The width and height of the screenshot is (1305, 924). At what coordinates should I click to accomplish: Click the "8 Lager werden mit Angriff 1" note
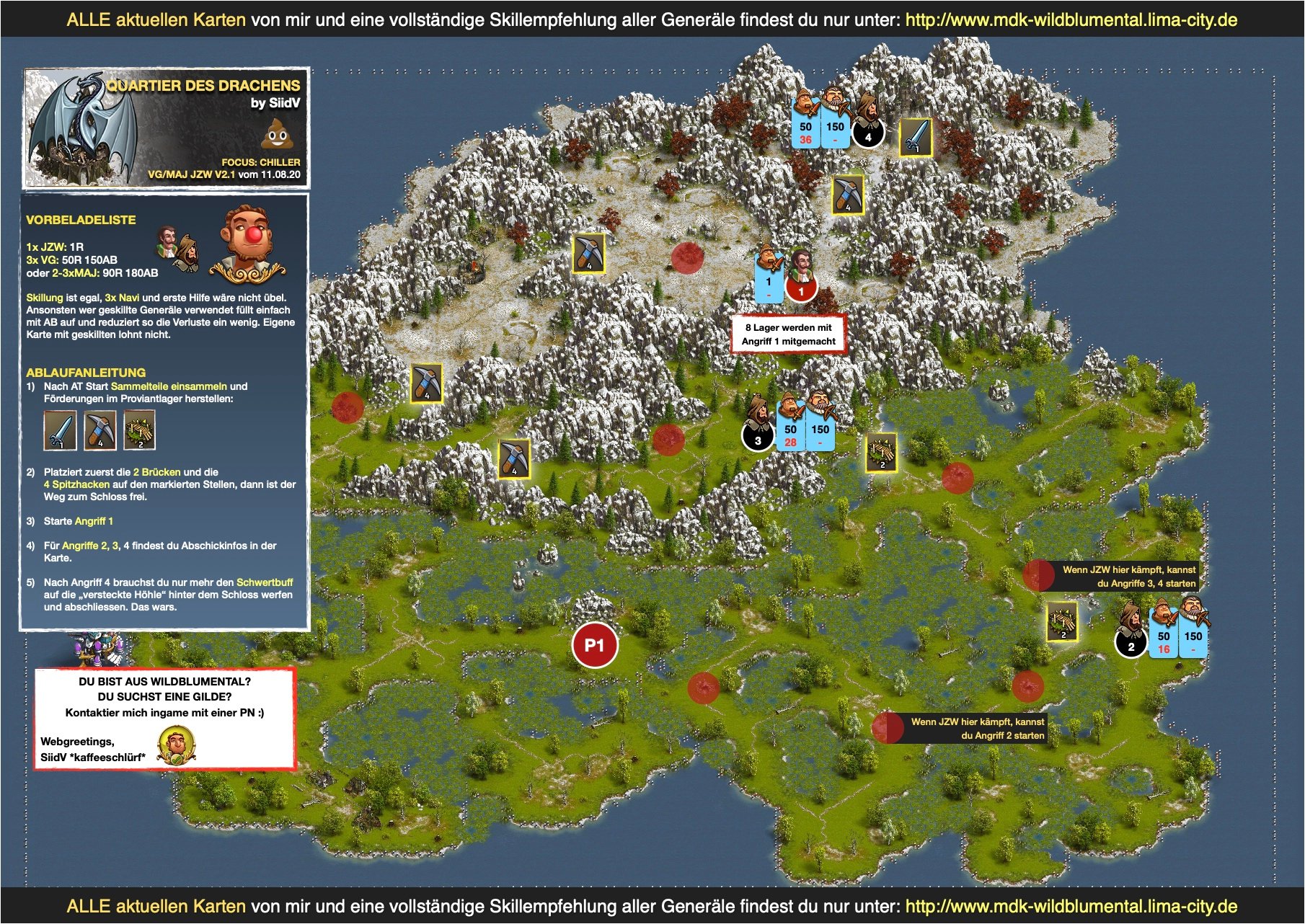coord(788,334)
